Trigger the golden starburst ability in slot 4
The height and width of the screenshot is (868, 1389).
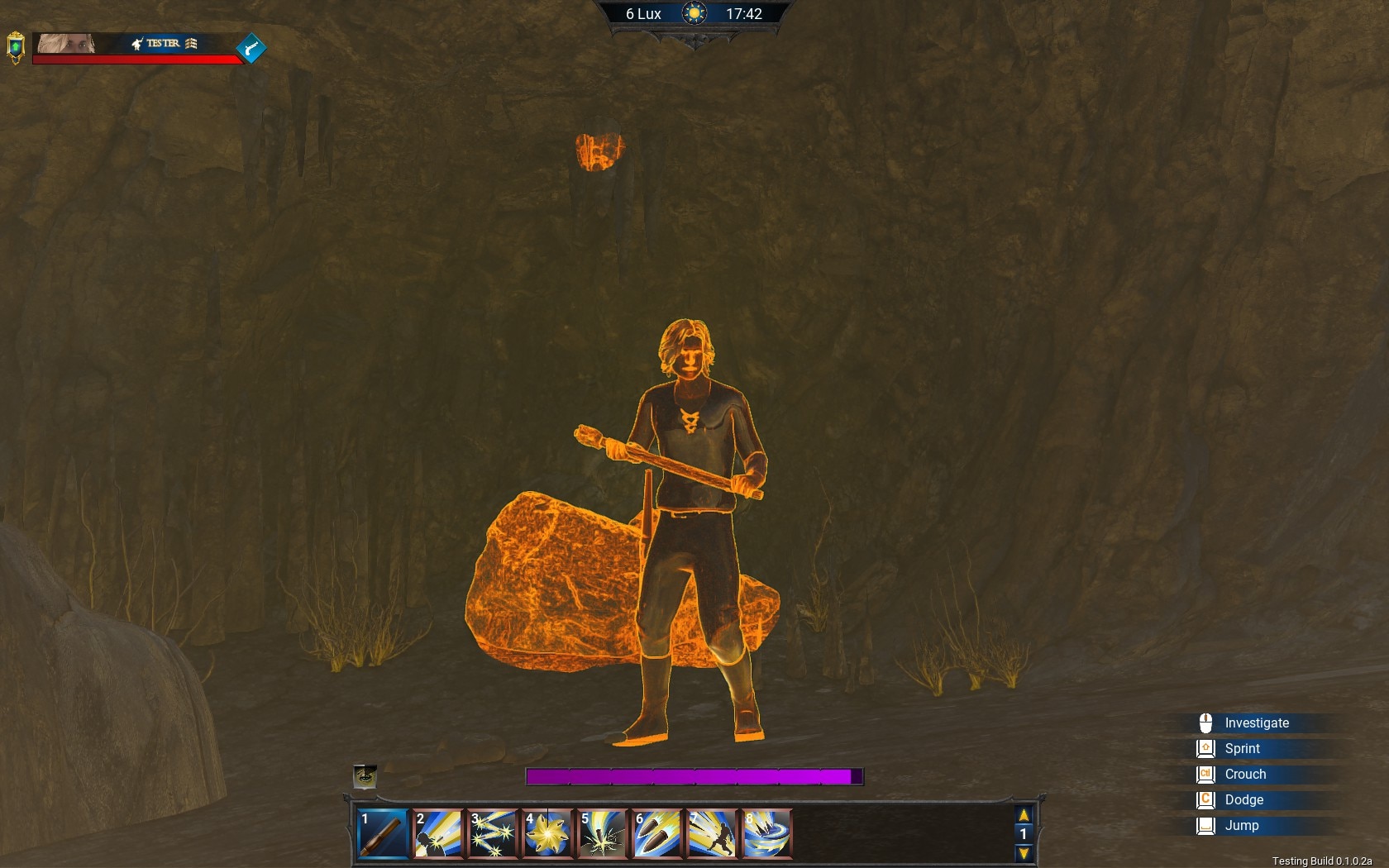(x=547, y=833)
